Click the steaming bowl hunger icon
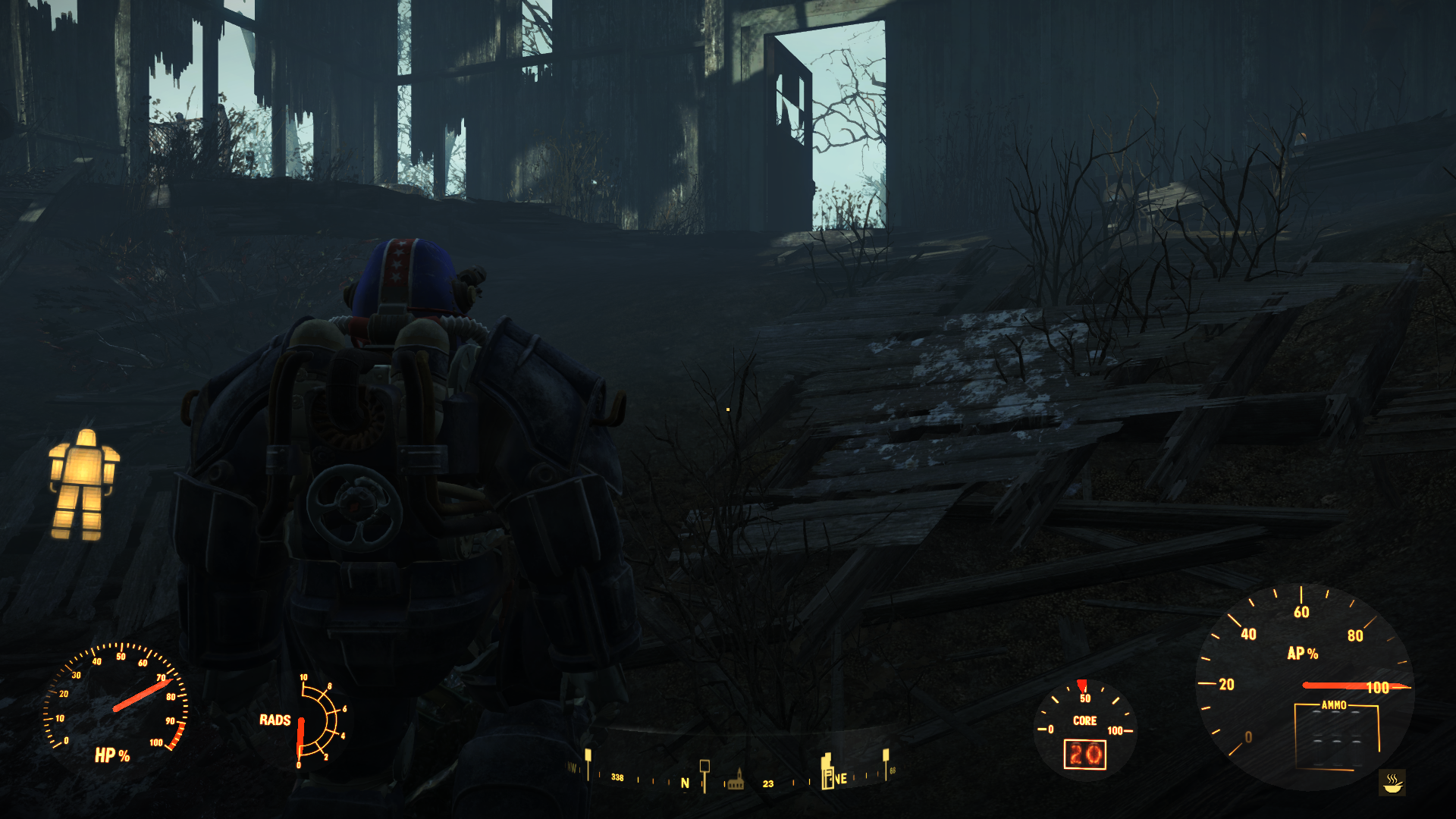 [1392, 782]
